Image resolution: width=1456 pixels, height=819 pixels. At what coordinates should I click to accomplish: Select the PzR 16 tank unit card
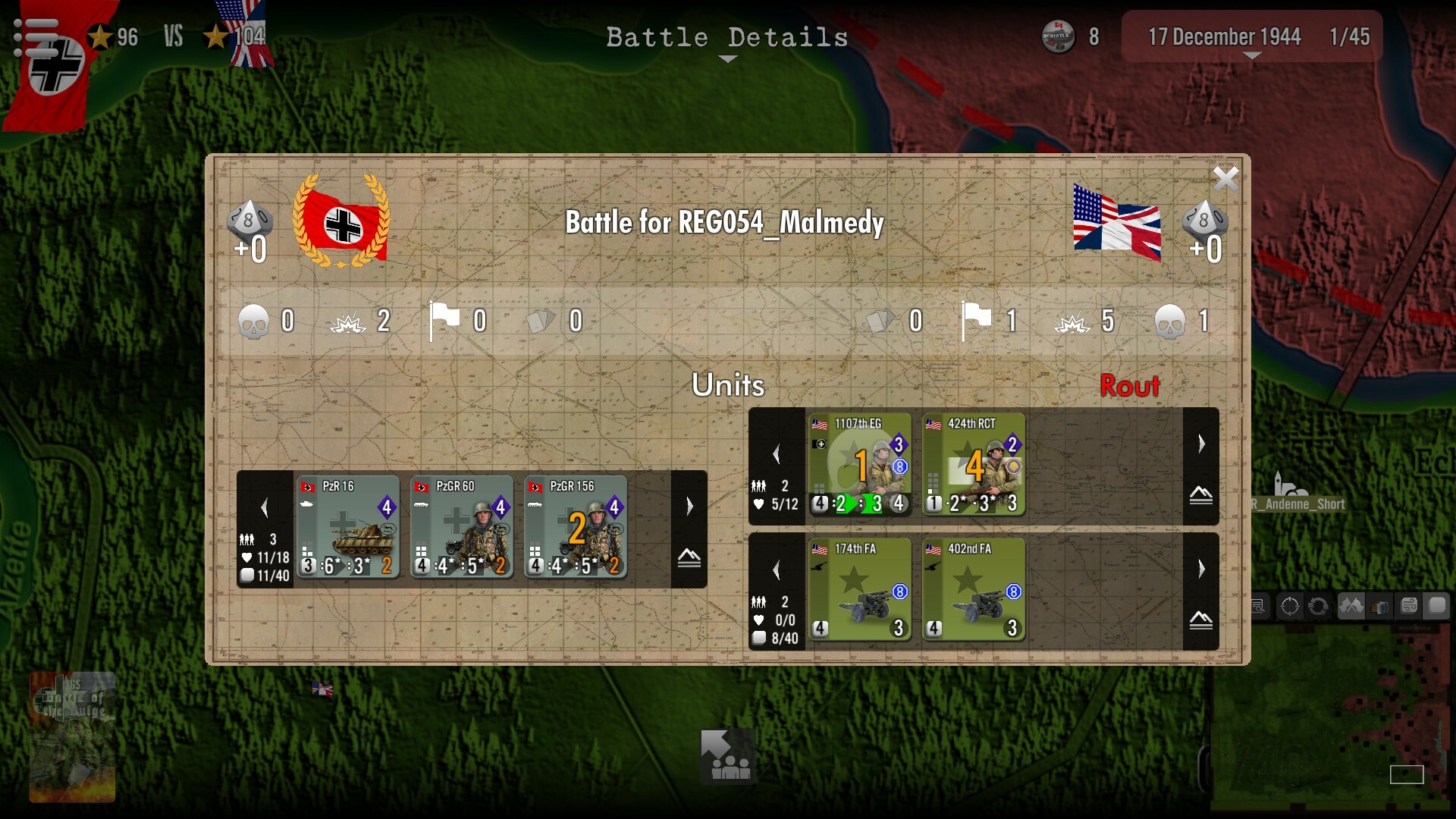[348, 529]
